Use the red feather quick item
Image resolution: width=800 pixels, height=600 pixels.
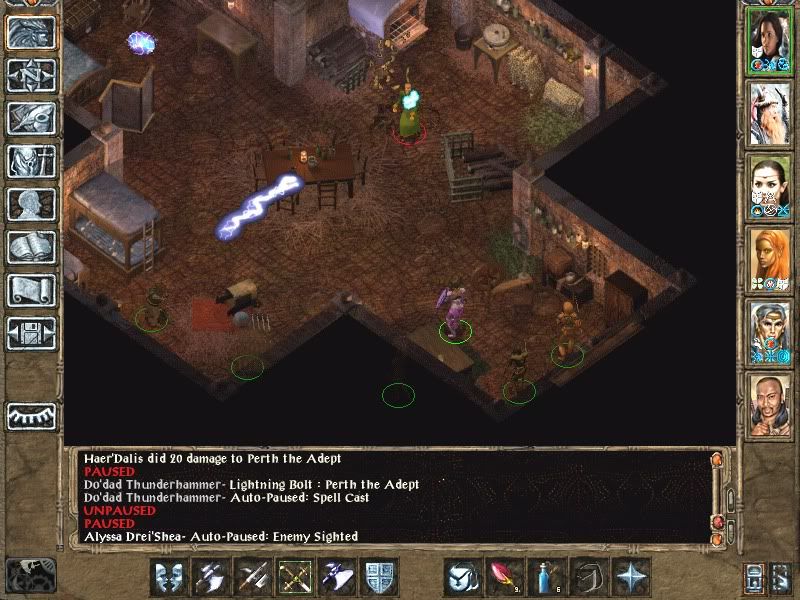pos(506,577)
